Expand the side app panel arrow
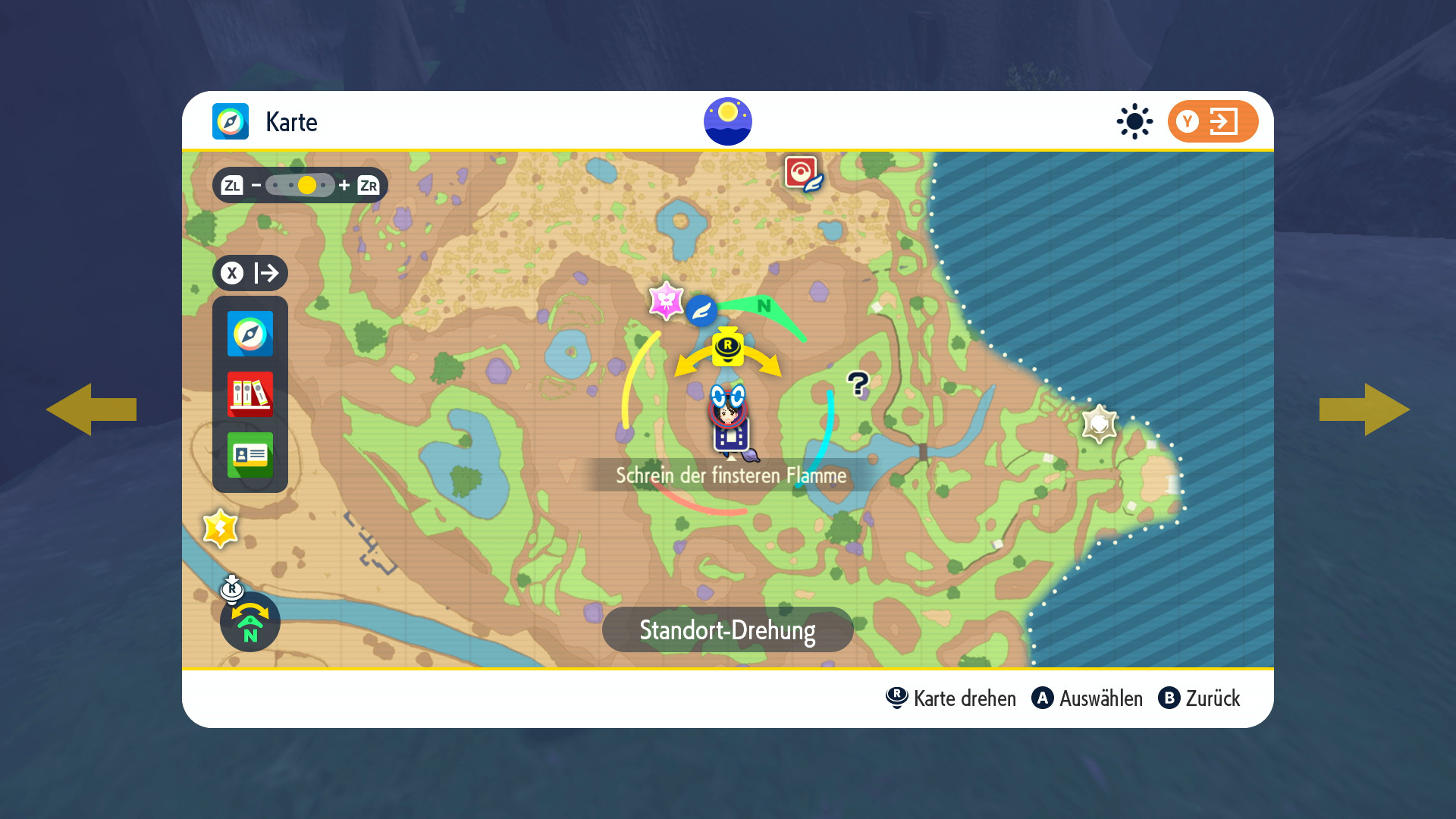The height and width of the screenshot is (819, 1456). [250, 273]
